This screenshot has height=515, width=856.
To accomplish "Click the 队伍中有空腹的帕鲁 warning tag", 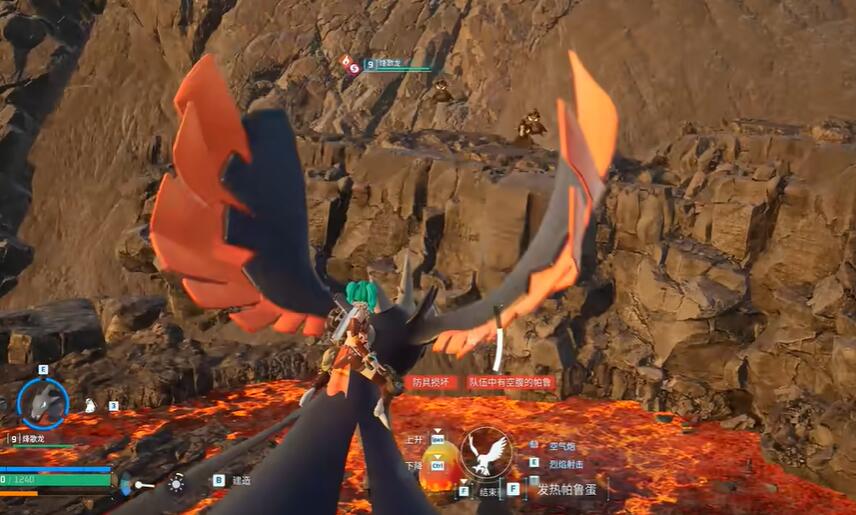I will [x=510, y=383].
